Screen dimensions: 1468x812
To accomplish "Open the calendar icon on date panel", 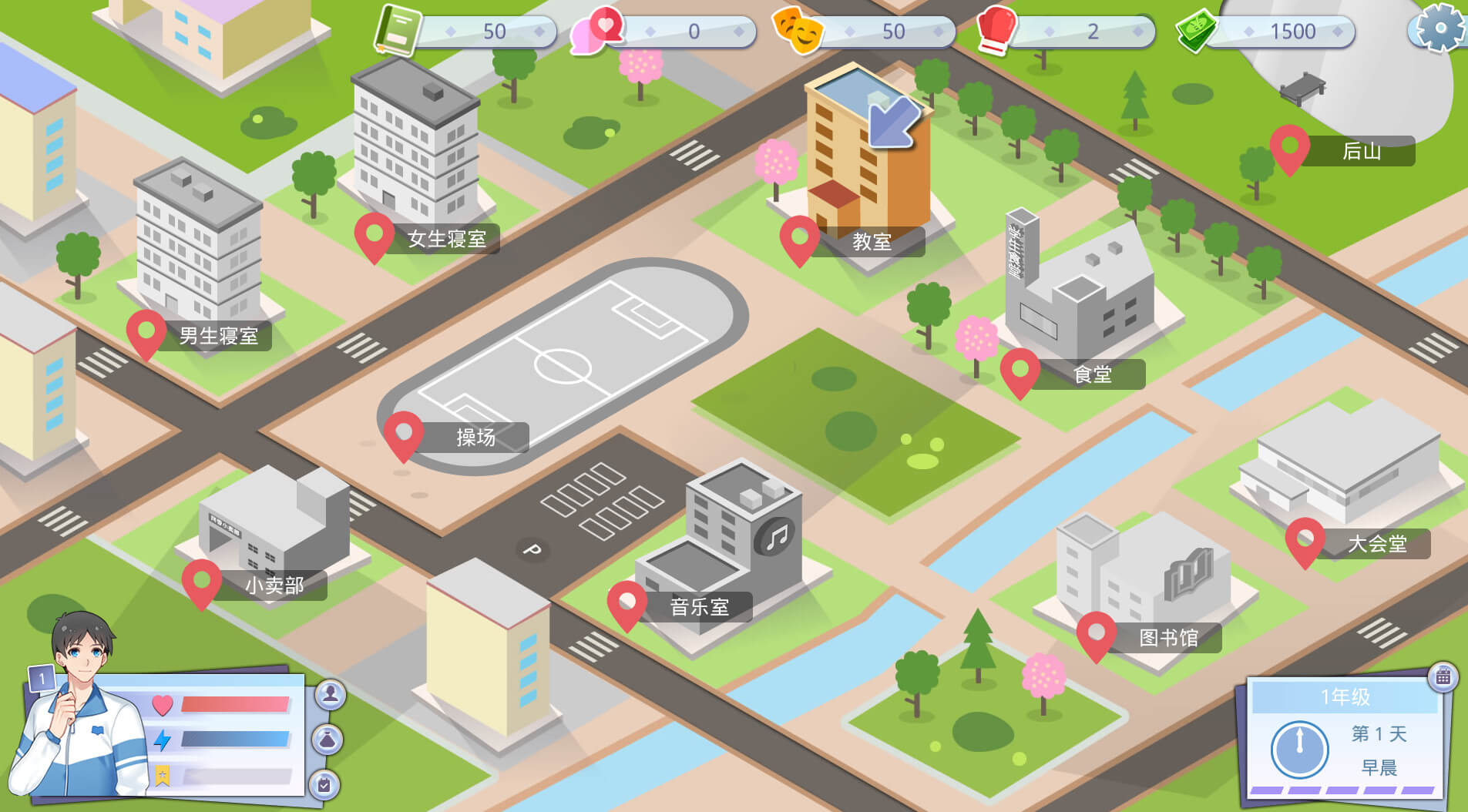I will click(x=1443, y=677).
